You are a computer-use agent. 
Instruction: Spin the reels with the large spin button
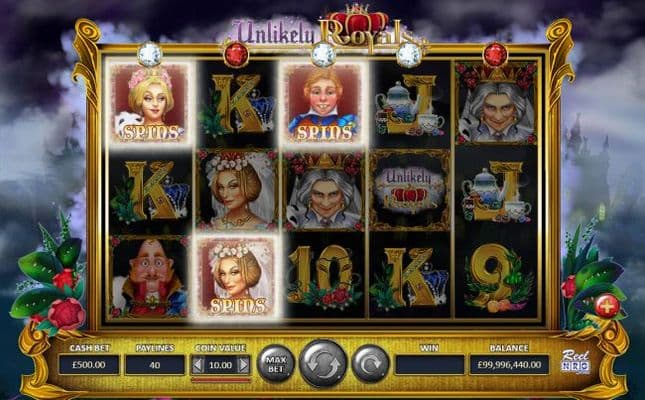coord(323,362)
